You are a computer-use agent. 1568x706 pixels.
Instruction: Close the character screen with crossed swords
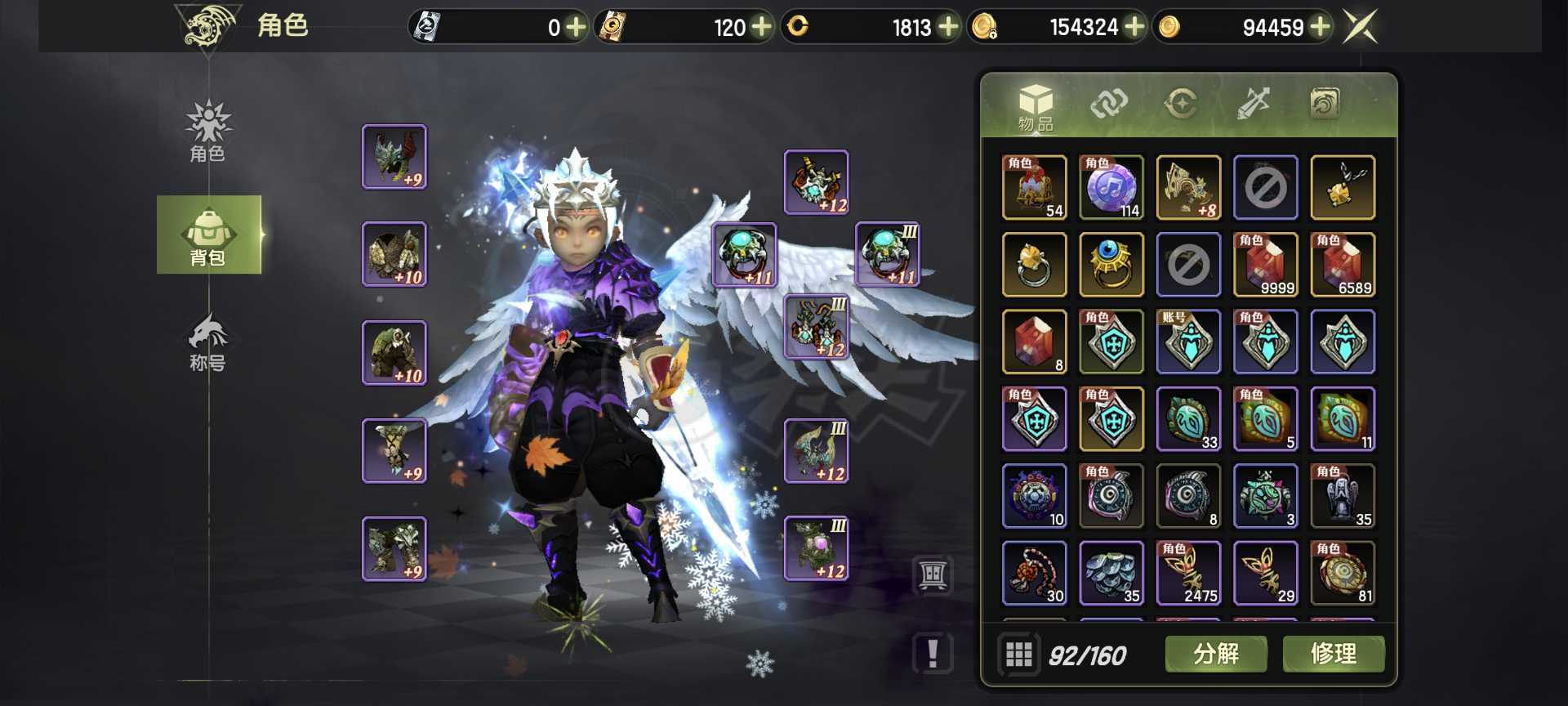tap(1361, 27)
